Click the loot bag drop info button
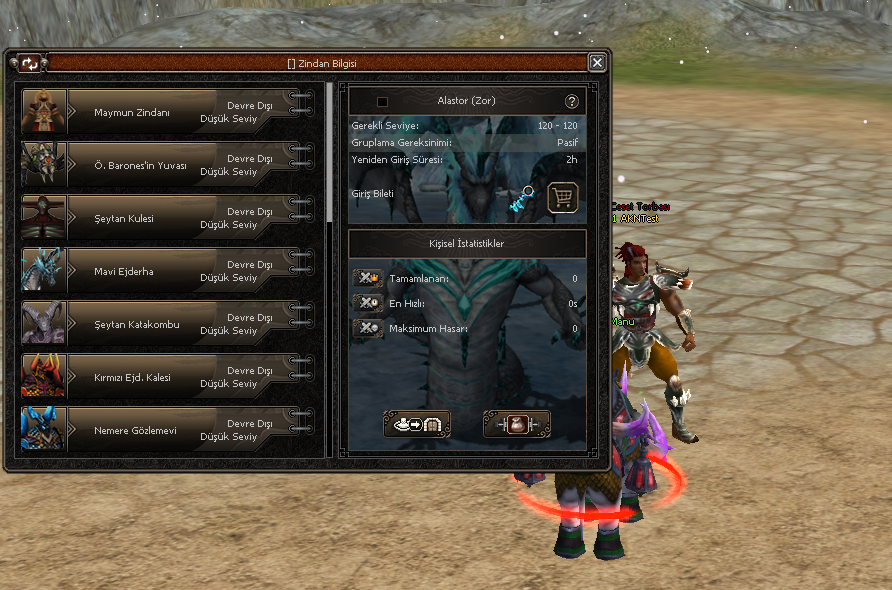 coord(516,424)
